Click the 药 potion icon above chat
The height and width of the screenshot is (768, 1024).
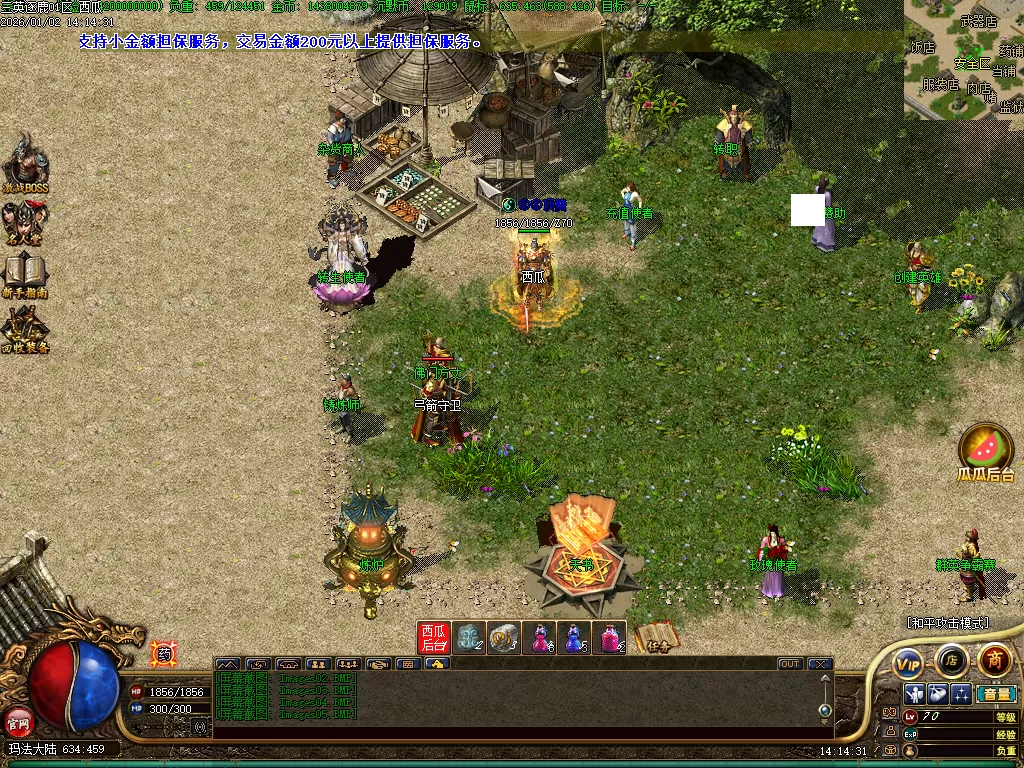pyautogui.click(x=162, y=655)
